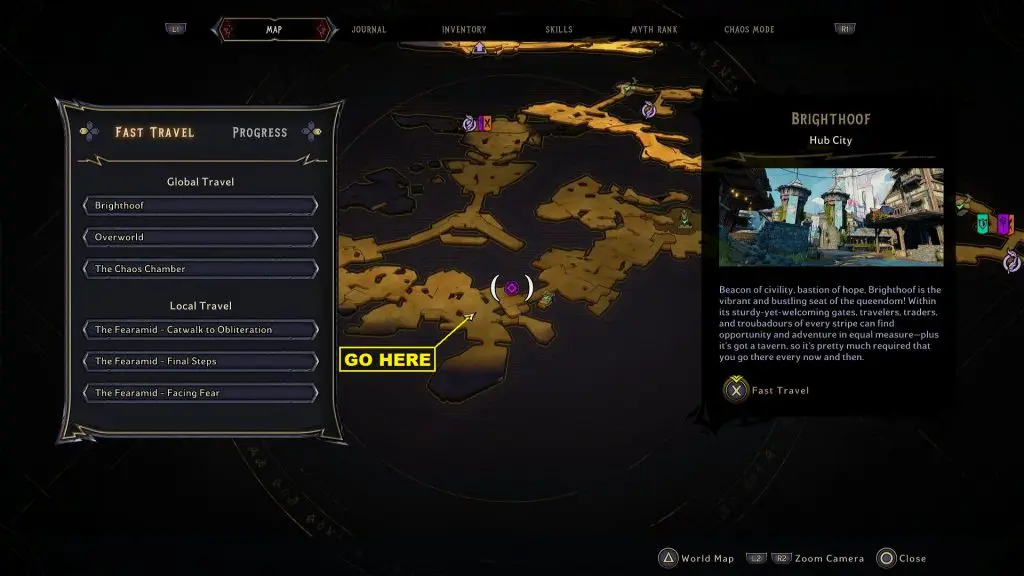
Task: Select the Overworld travel destination
Action: [201, 238]
